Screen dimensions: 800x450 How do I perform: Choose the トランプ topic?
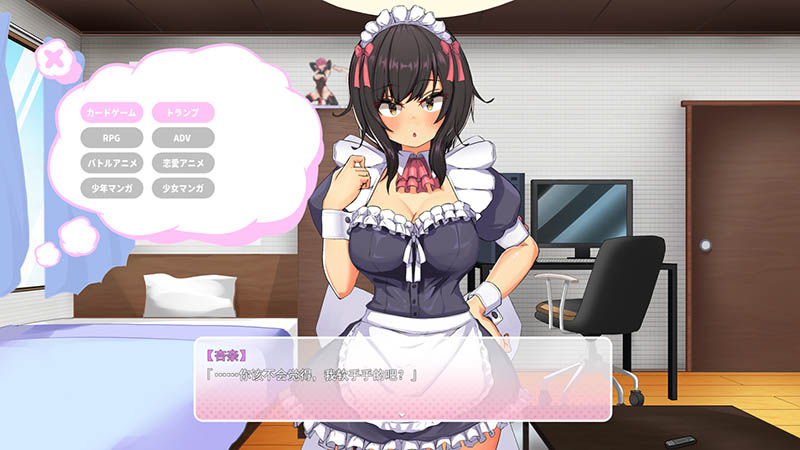point(182,113)
